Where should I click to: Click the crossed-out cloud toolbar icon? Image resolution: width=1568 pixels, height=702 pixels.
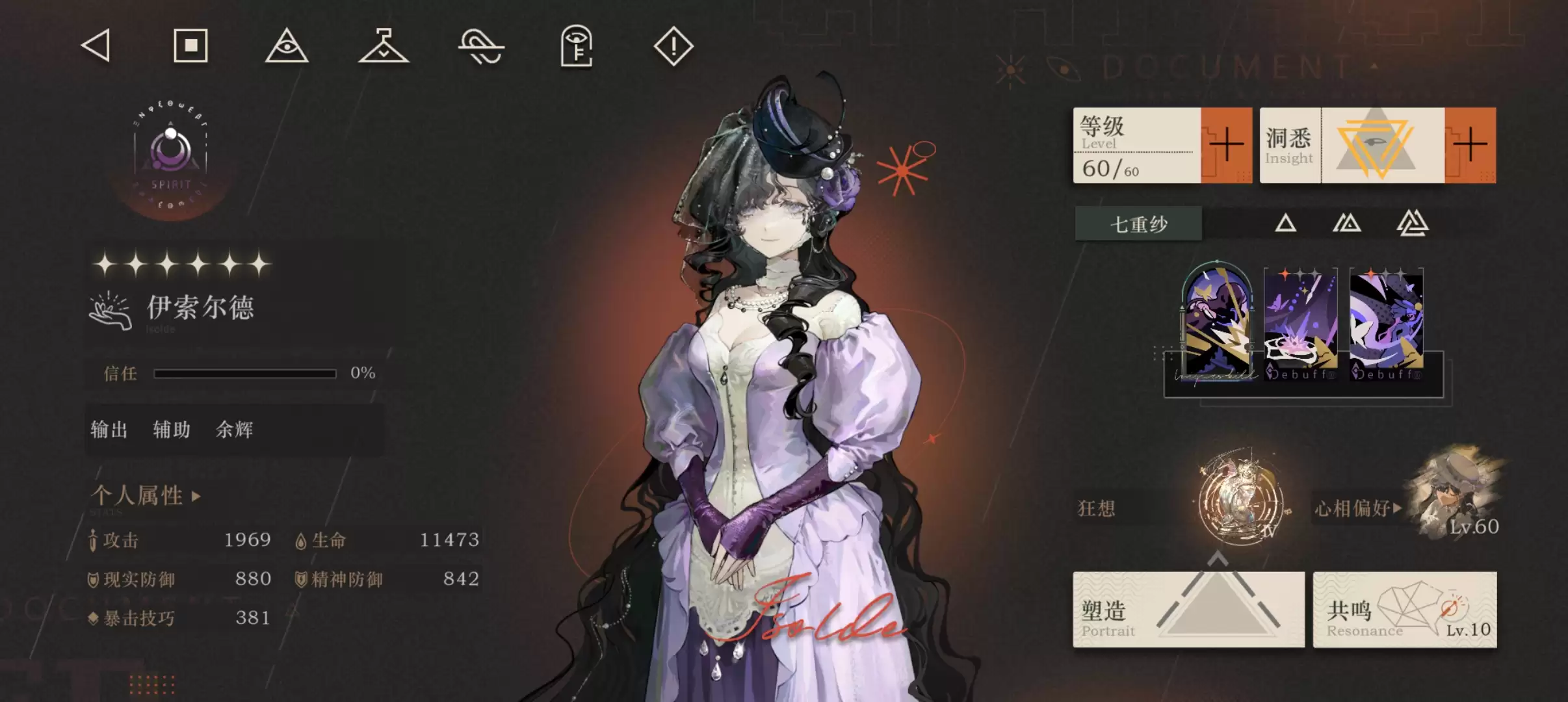[x=481, y=47]
